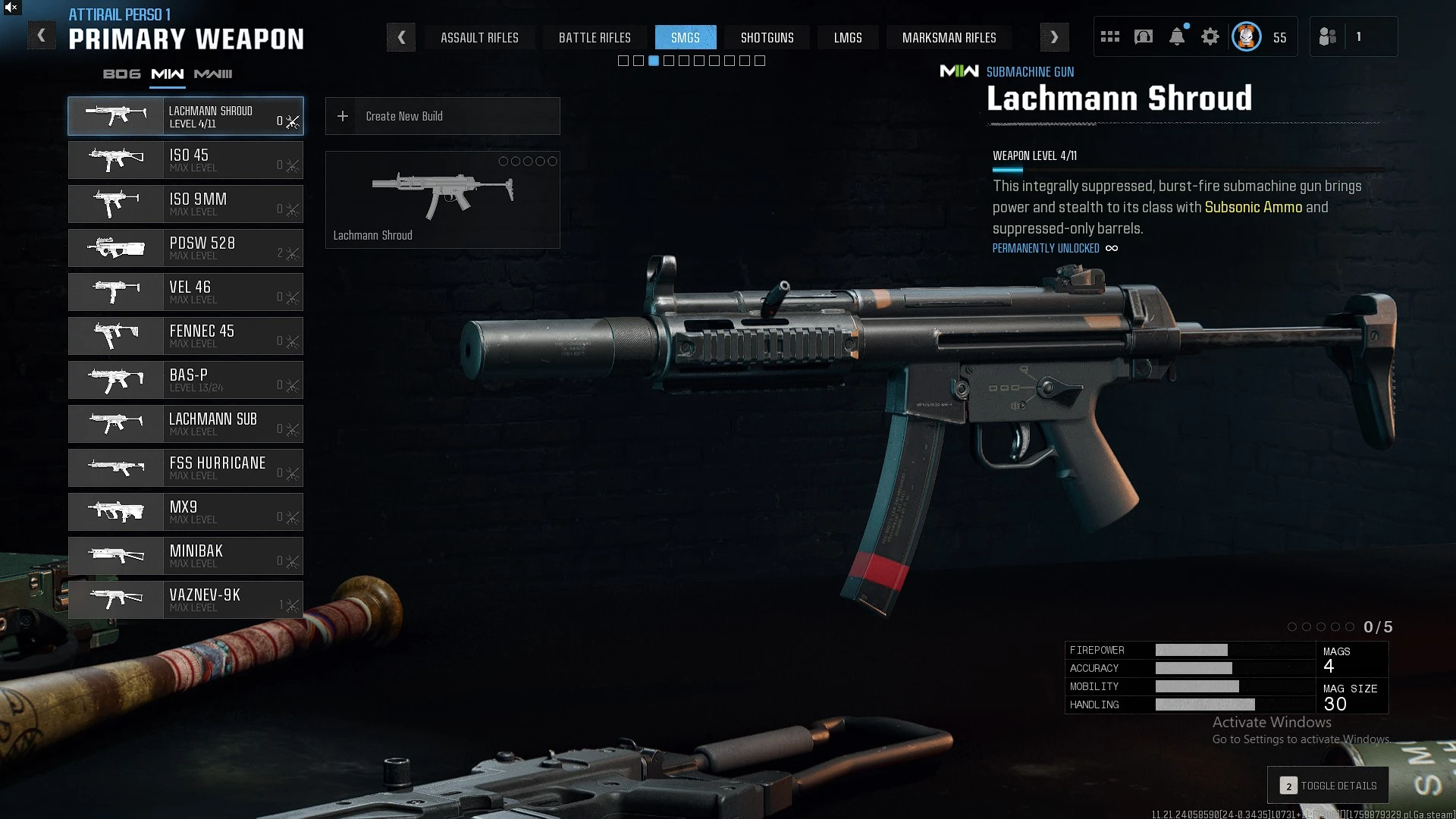Select the PDSW 528 from the weapon list
The width and height of the screenshot is (1456, 819).
(186, 248)
